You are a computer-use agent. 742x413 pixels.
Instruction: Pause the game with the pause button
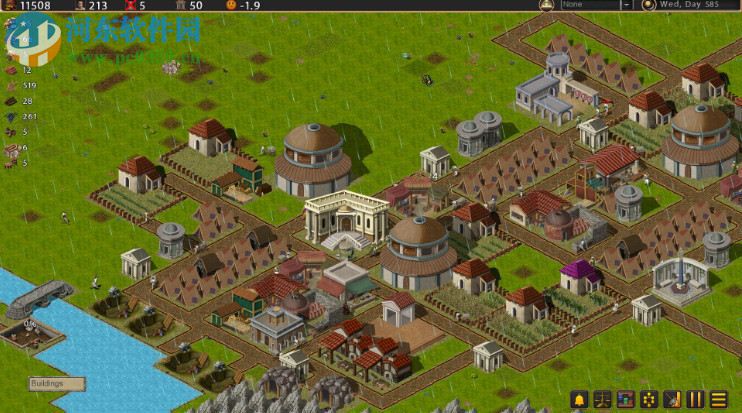696,399
